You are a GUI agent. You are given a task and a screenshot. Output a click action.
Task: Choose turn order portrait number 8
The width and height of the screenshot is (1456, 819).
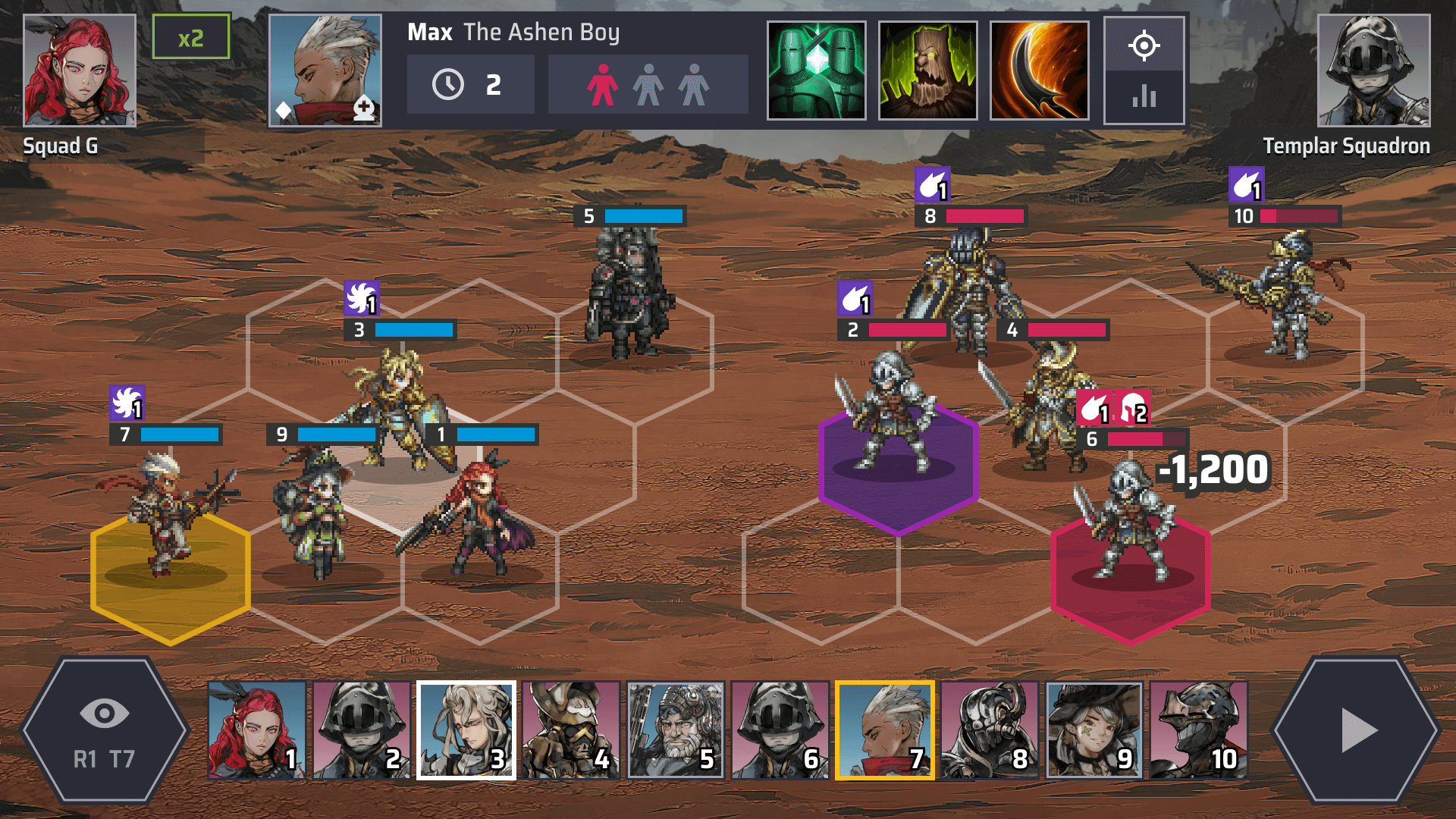[x=989, y=730]
